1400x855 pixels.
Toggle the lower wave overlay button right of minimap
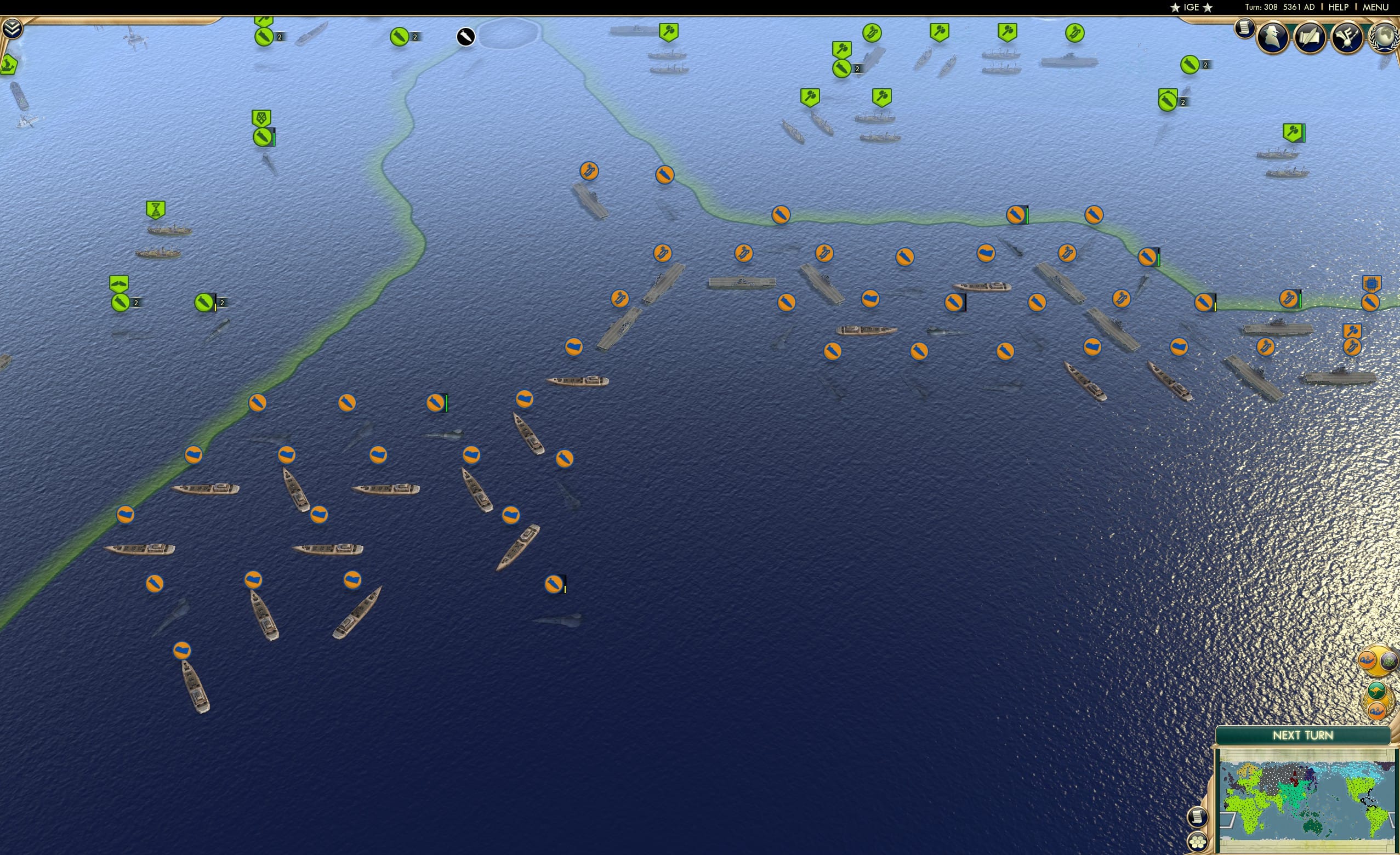1377,711
